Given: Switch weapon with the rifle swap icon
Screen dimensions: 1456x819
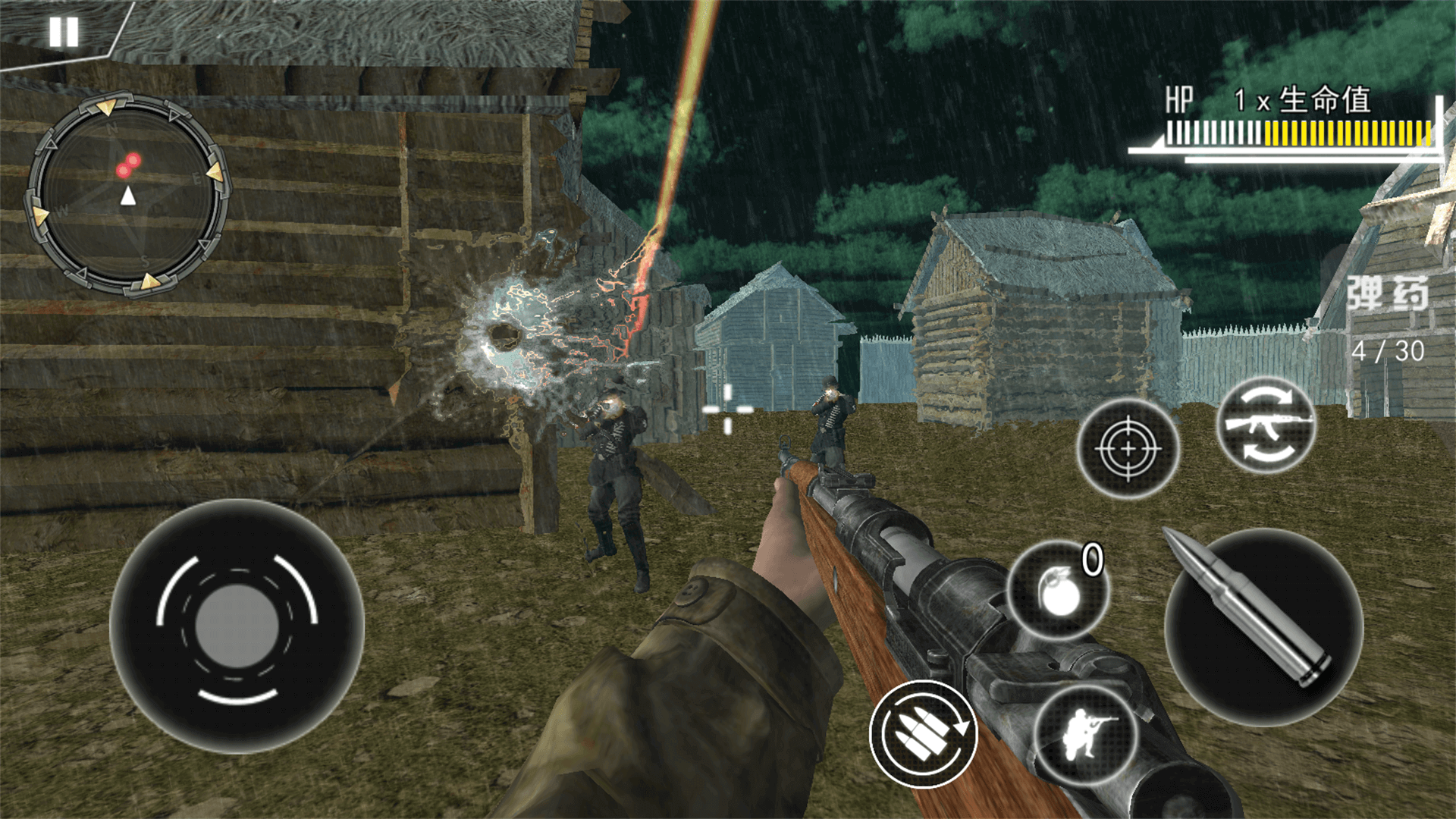Looking at the screenshot, I should coord(1266,425).
